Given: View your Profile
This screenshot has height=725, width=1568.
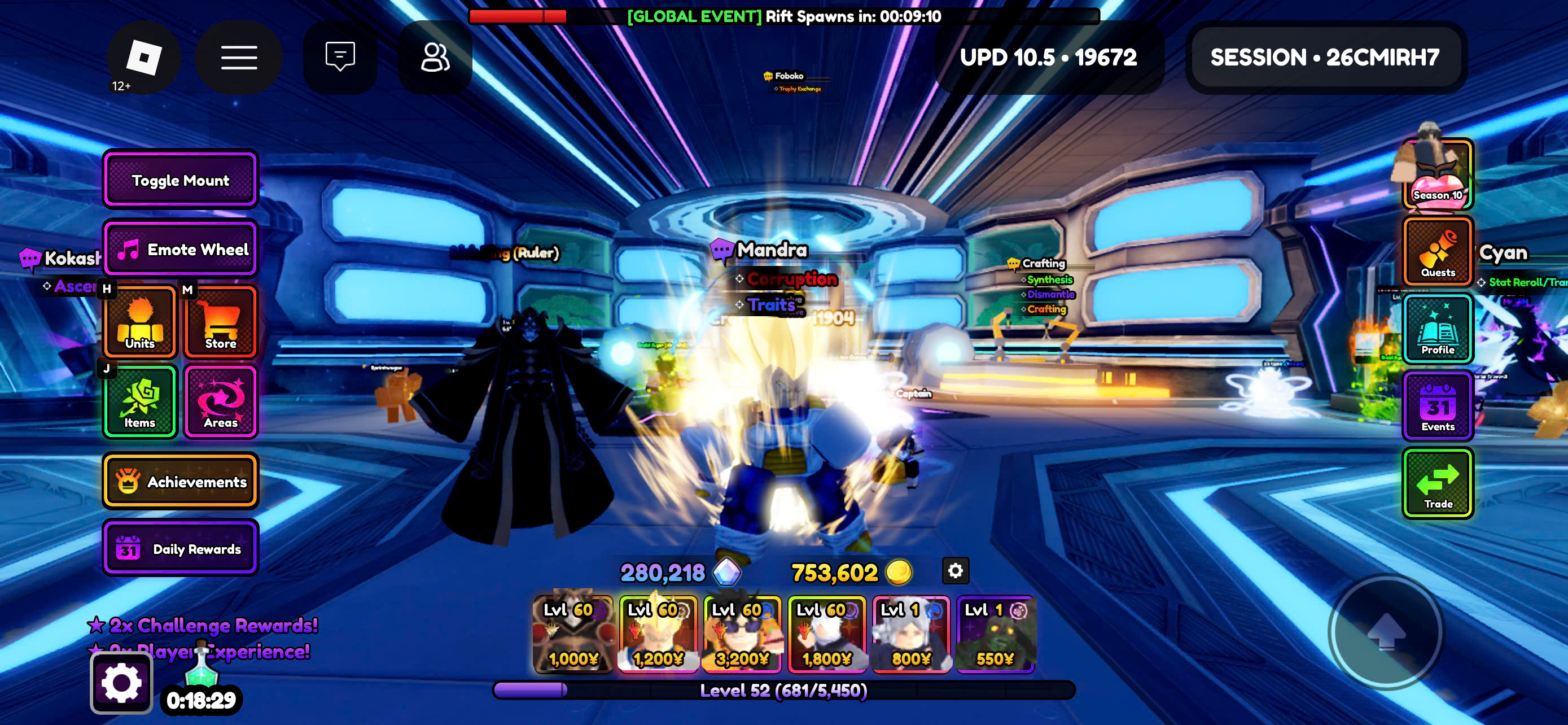Looking at the screenshot, I should pyautogui.click(x=1437, y=329).
